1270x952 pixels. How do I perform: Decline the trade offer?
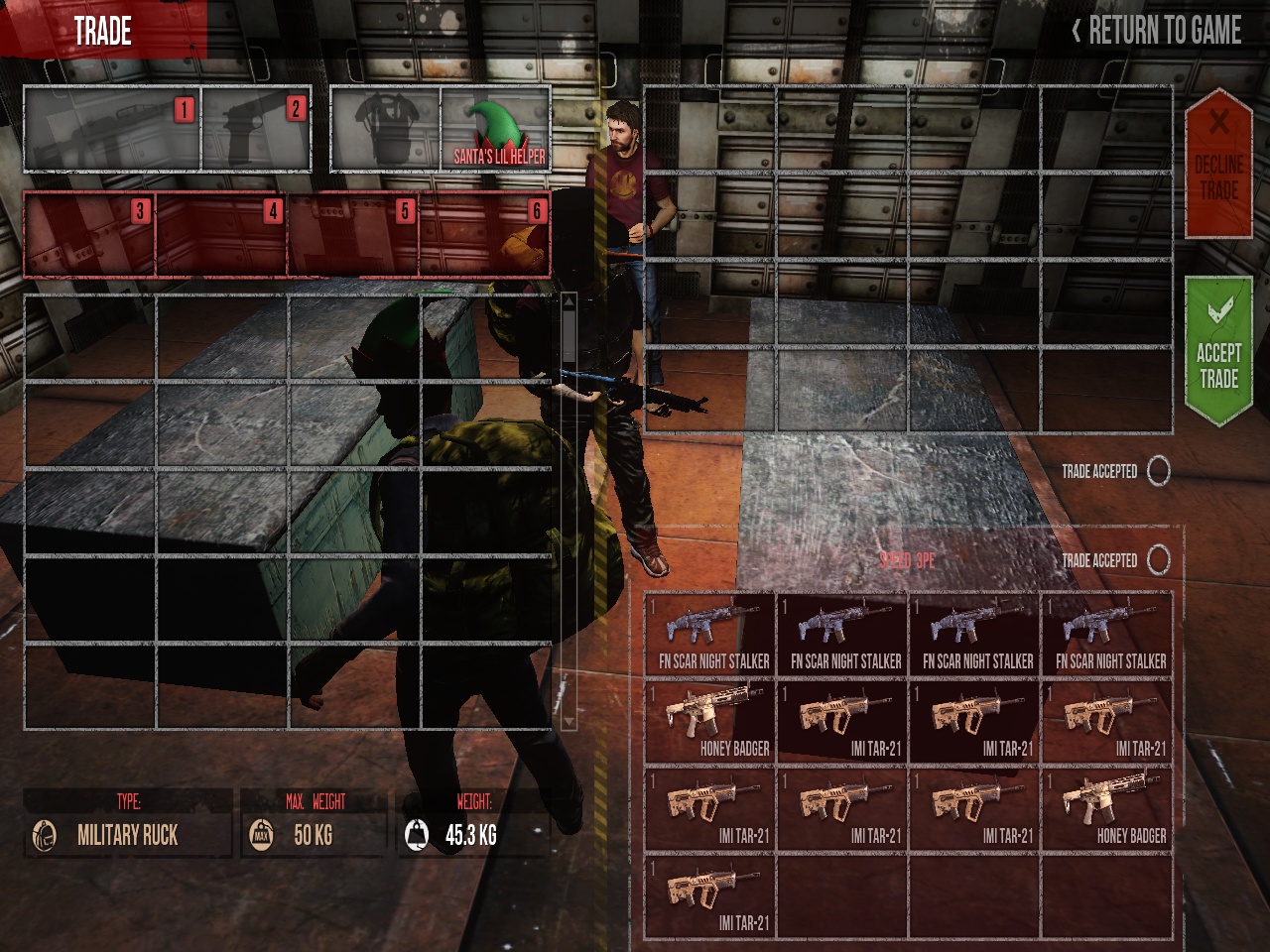(1218, 164)
